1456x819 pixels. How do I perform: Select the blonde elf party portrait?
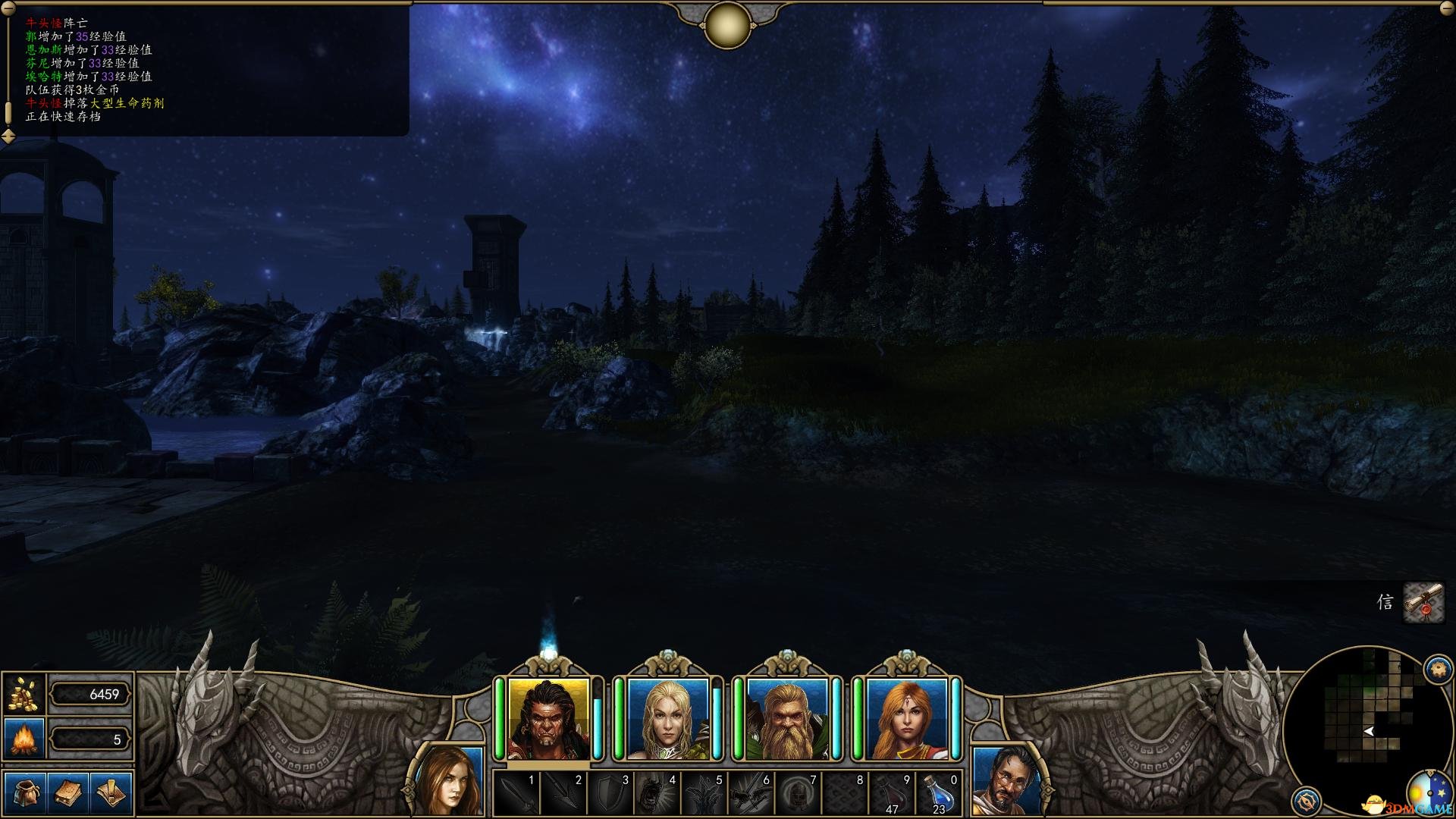pos(668,719)
